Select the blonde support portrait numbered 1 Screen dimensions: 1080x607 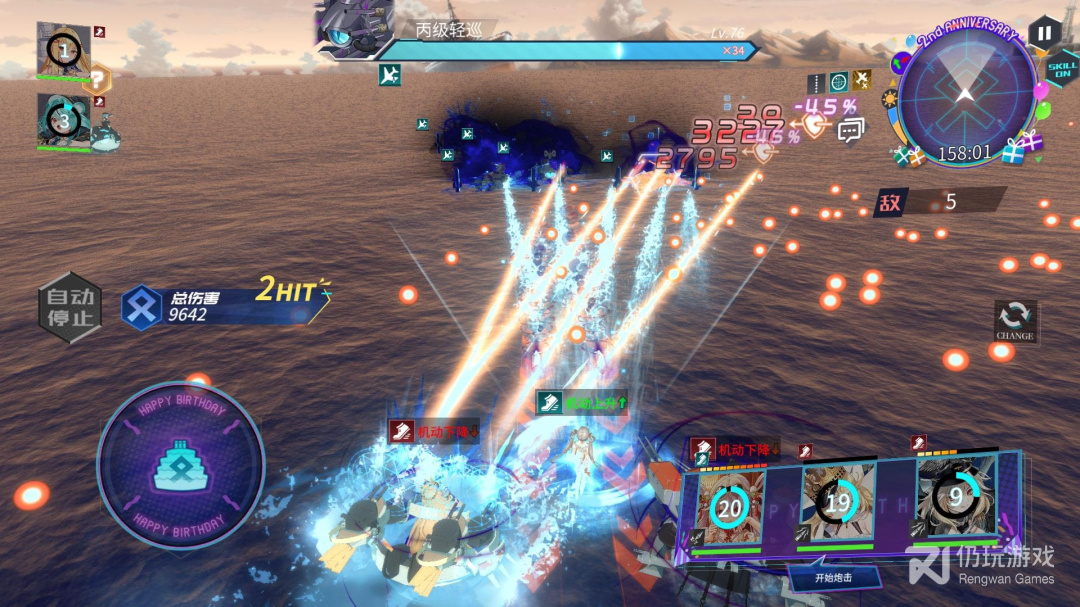[x=64, y=49]
